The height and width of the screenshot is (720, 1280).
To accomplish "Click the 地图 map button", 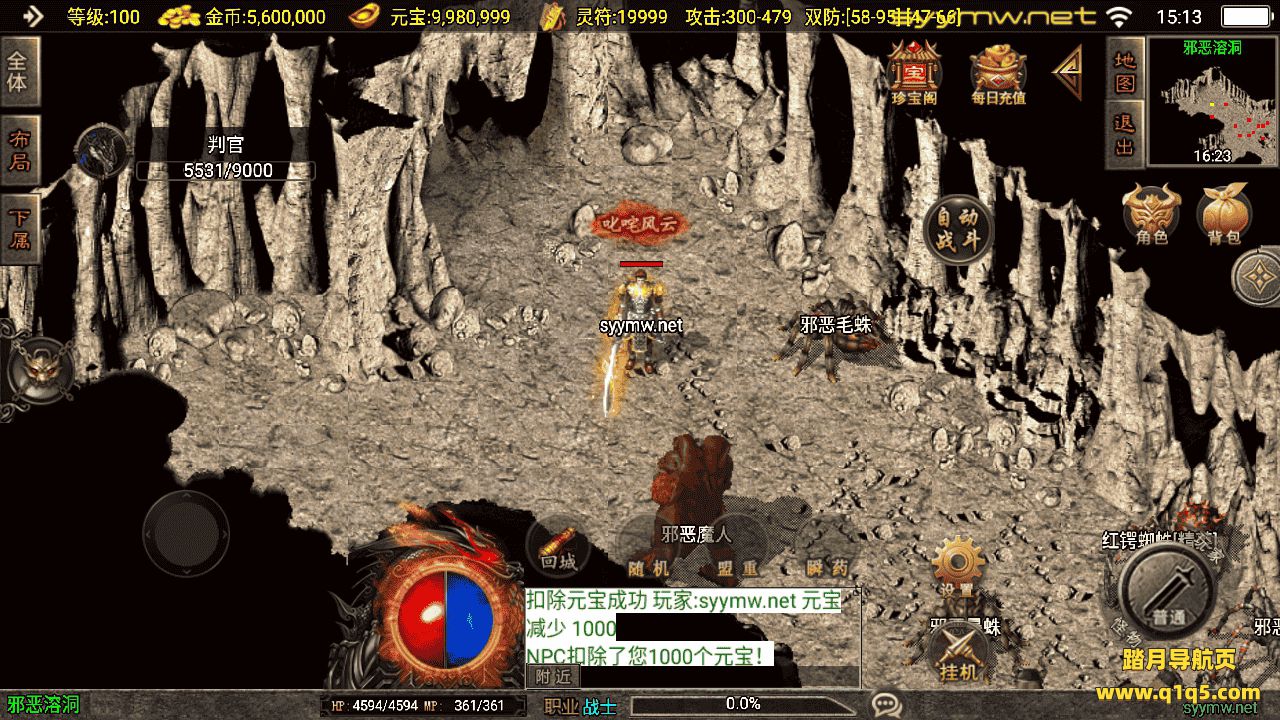I will [1126, 70].
